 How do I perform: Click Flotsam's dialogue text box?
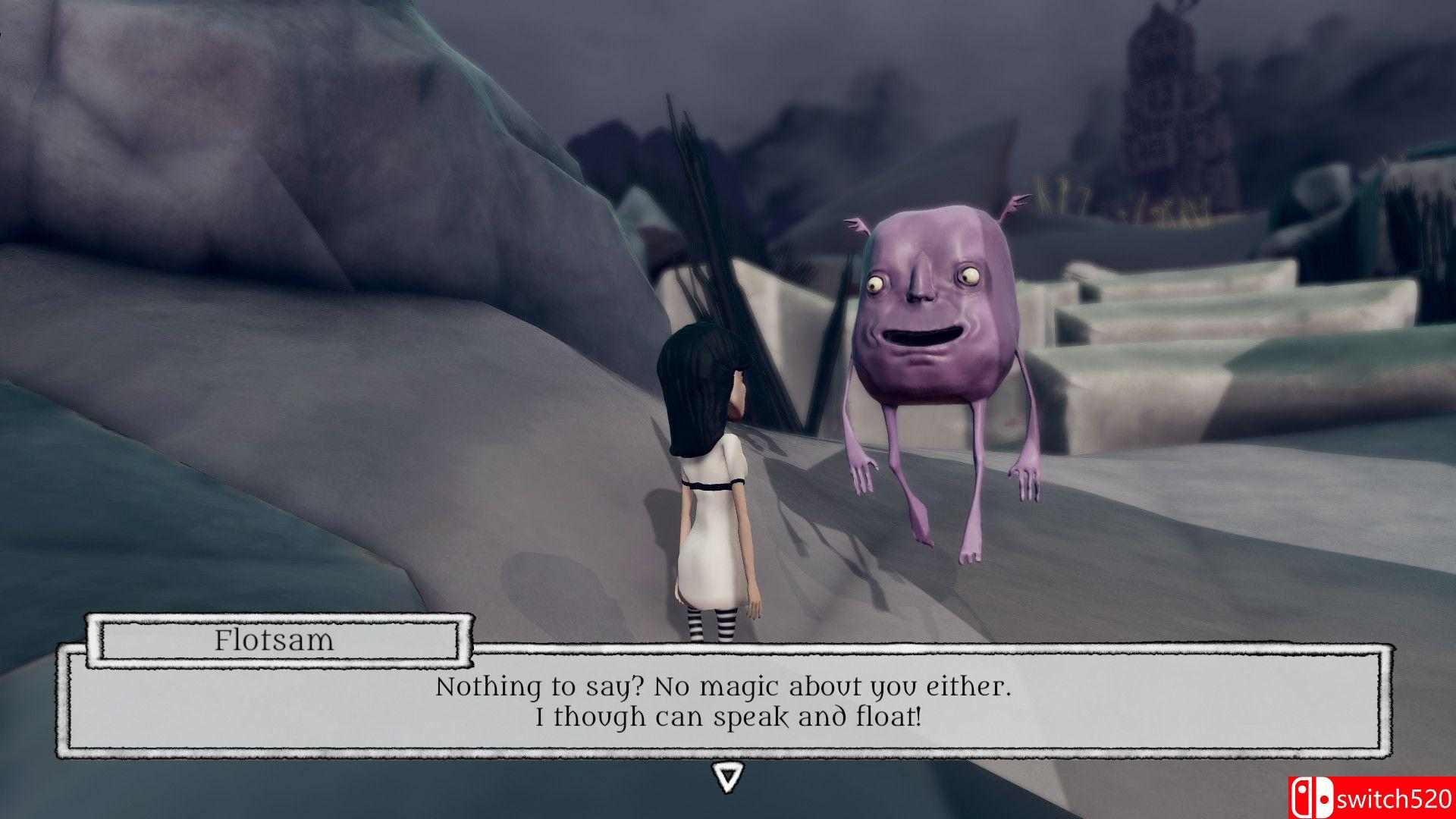tap(724, 701)
